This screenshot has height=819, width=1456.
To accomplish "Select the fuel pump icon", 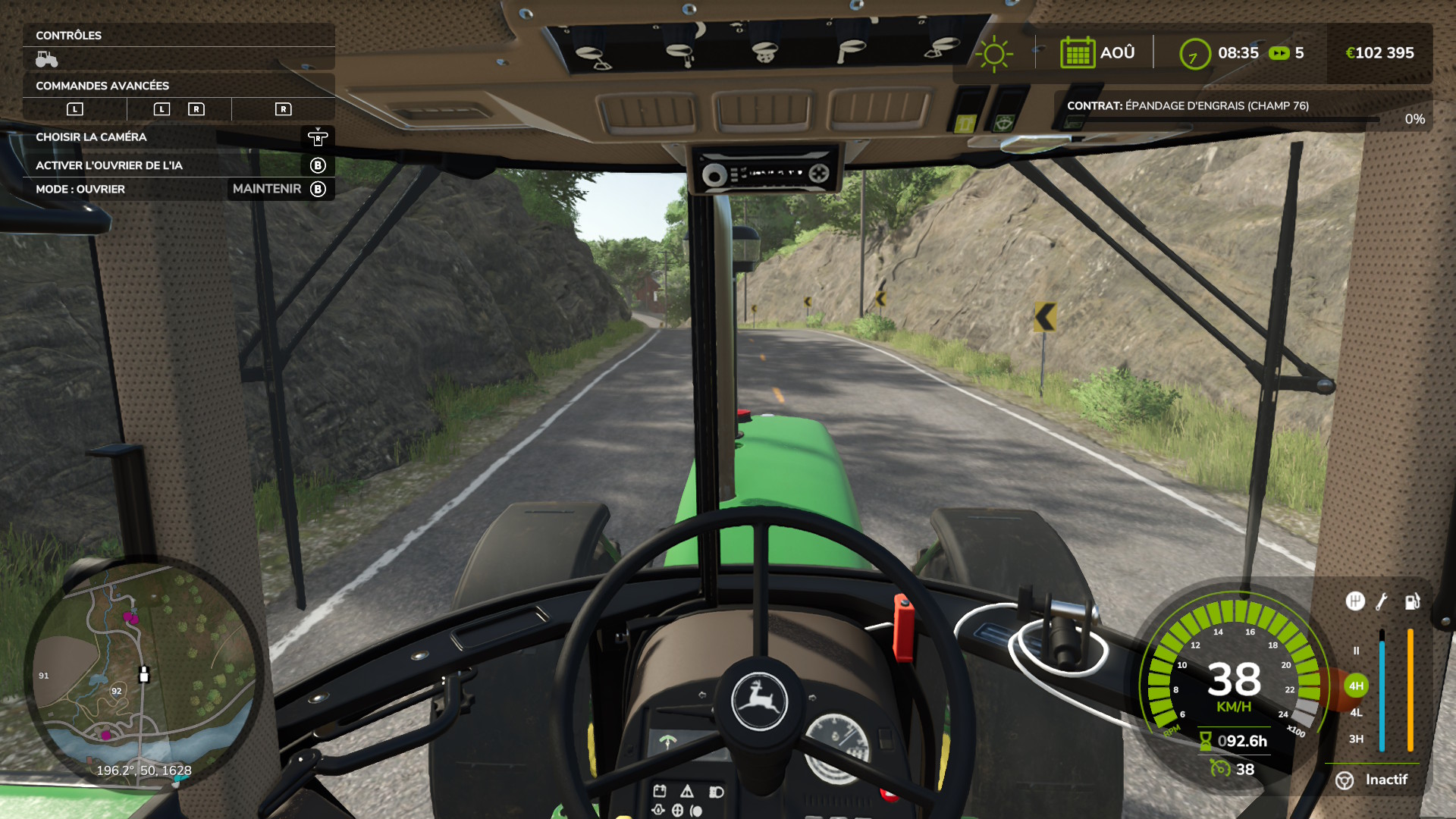I will [1412, 601].
